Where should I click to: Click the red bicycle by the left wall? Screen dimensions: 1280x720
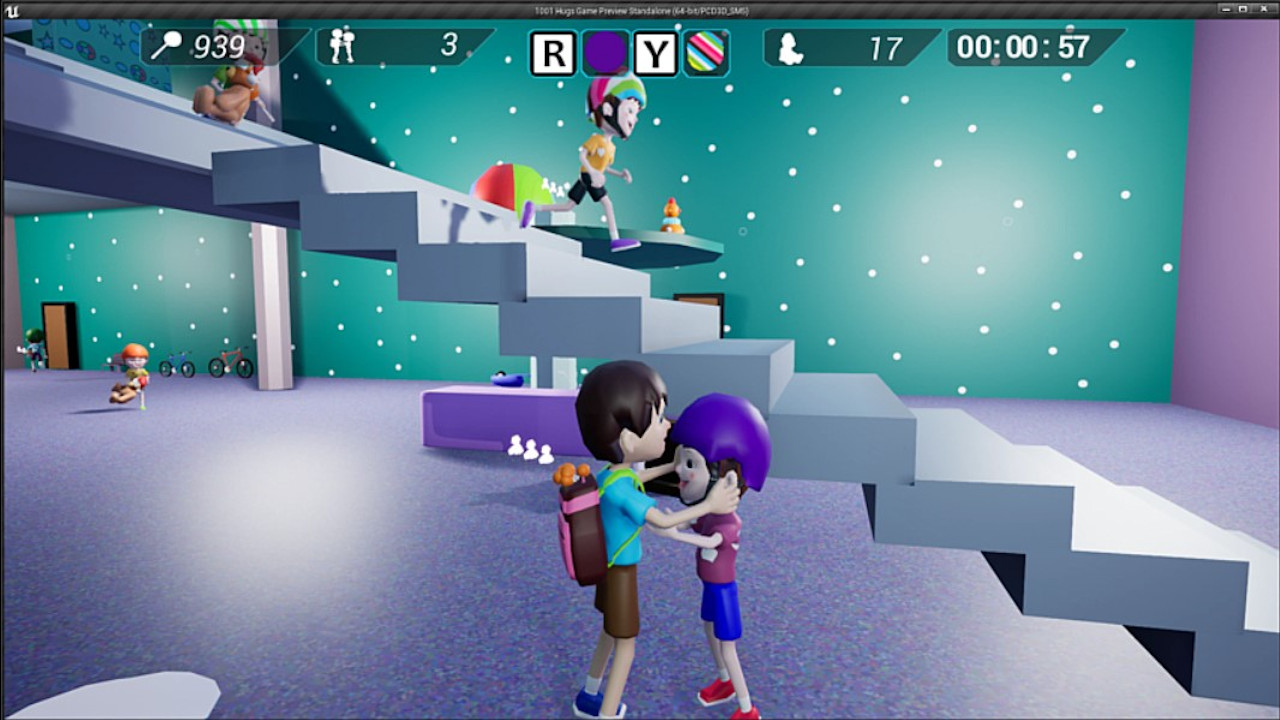[x=228, y=363]
